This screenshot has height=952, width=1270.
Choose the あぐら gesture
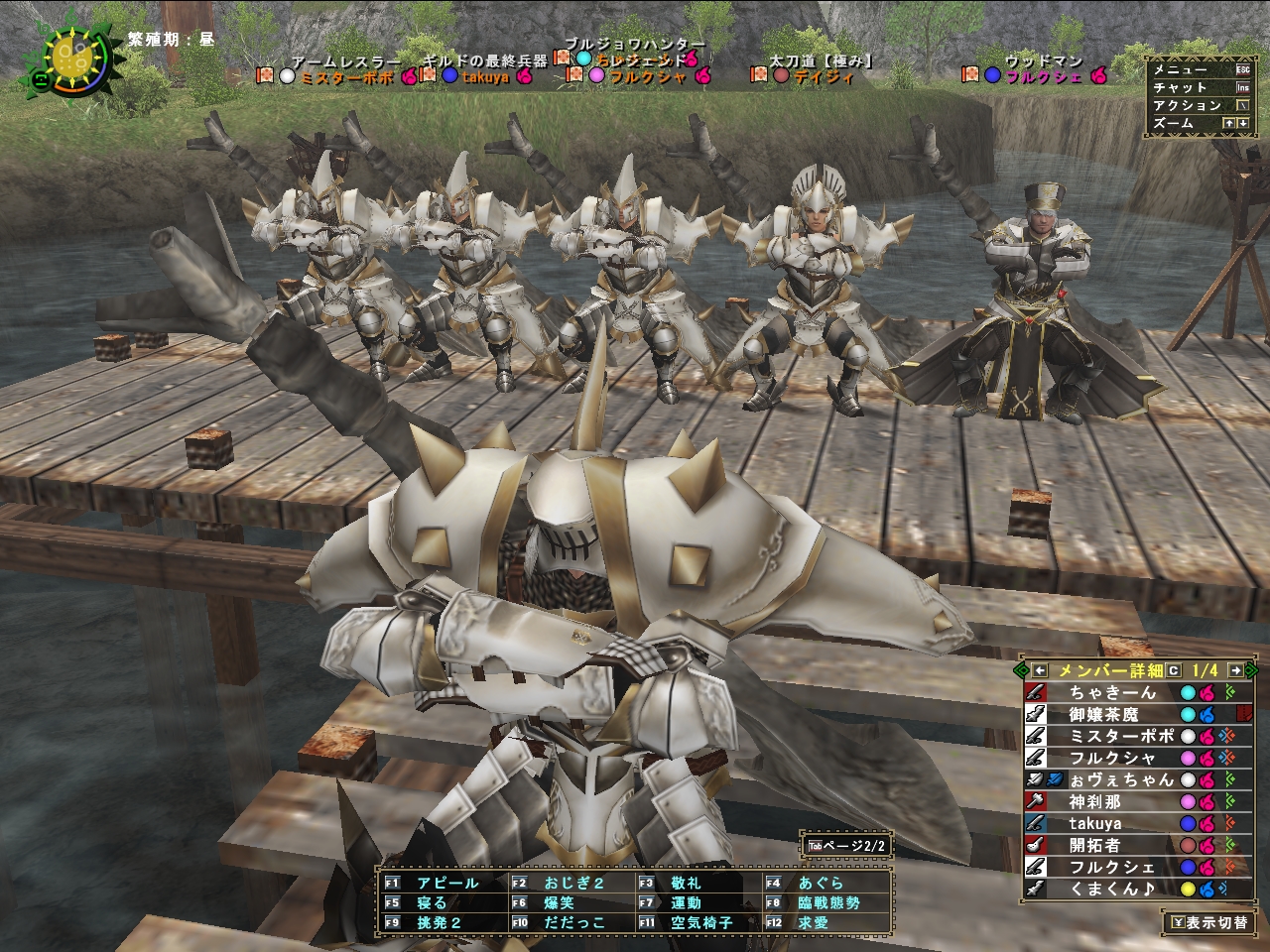tap(820, 883)
